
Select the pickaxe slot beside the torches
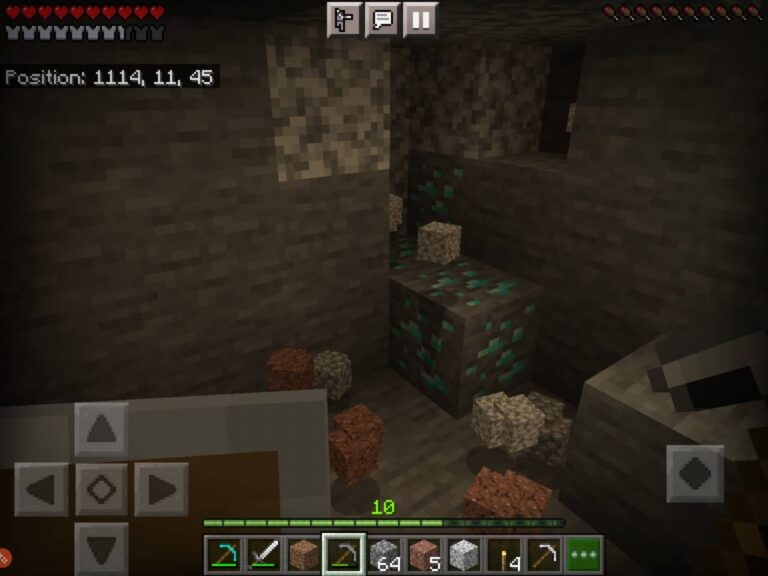point(543,555)
